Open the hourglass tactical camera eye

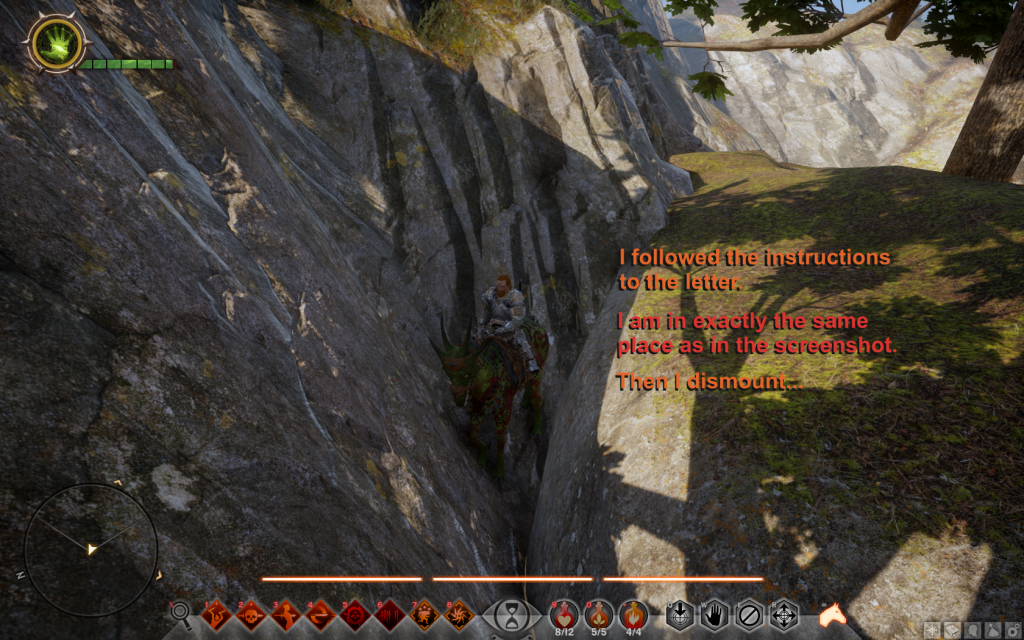tap(511, 614)
